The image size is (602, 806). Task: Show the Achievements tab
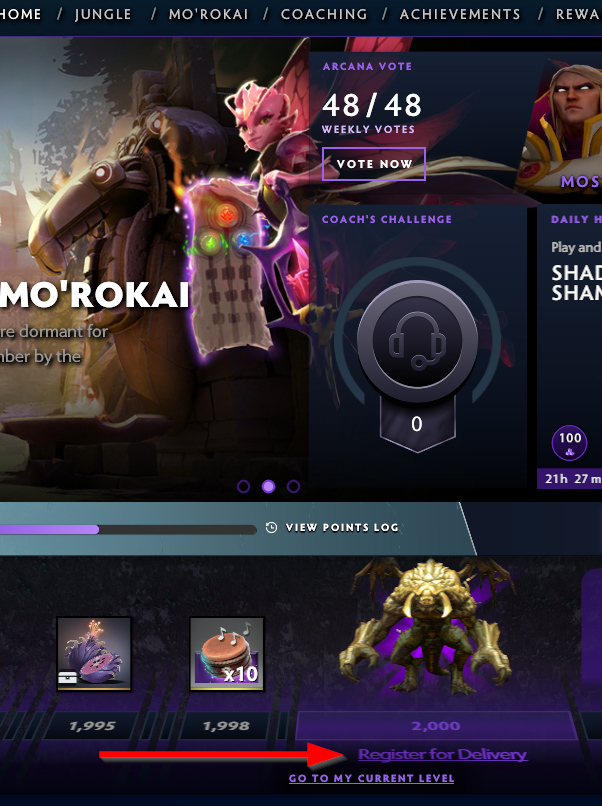tap(460, 15)
